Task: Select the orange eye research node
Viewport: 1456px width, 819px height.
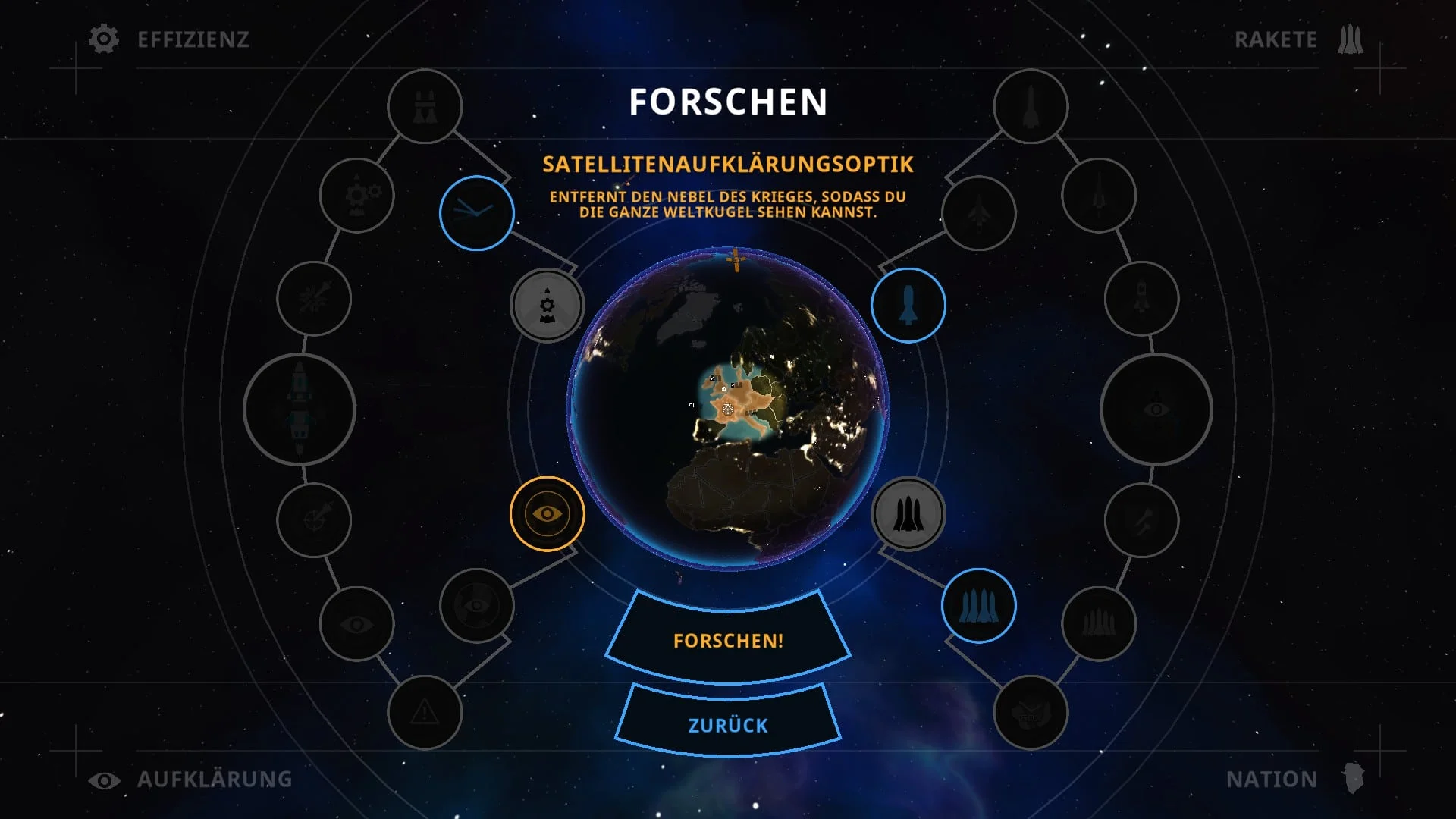Action: click(547, 513)
